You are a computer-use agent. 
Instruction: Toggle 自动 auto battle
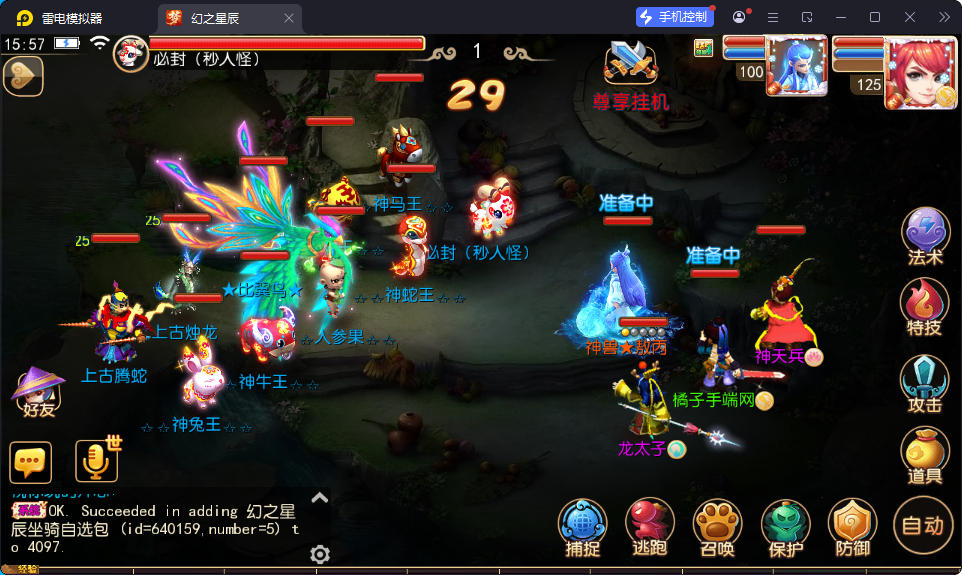point(923,524)
